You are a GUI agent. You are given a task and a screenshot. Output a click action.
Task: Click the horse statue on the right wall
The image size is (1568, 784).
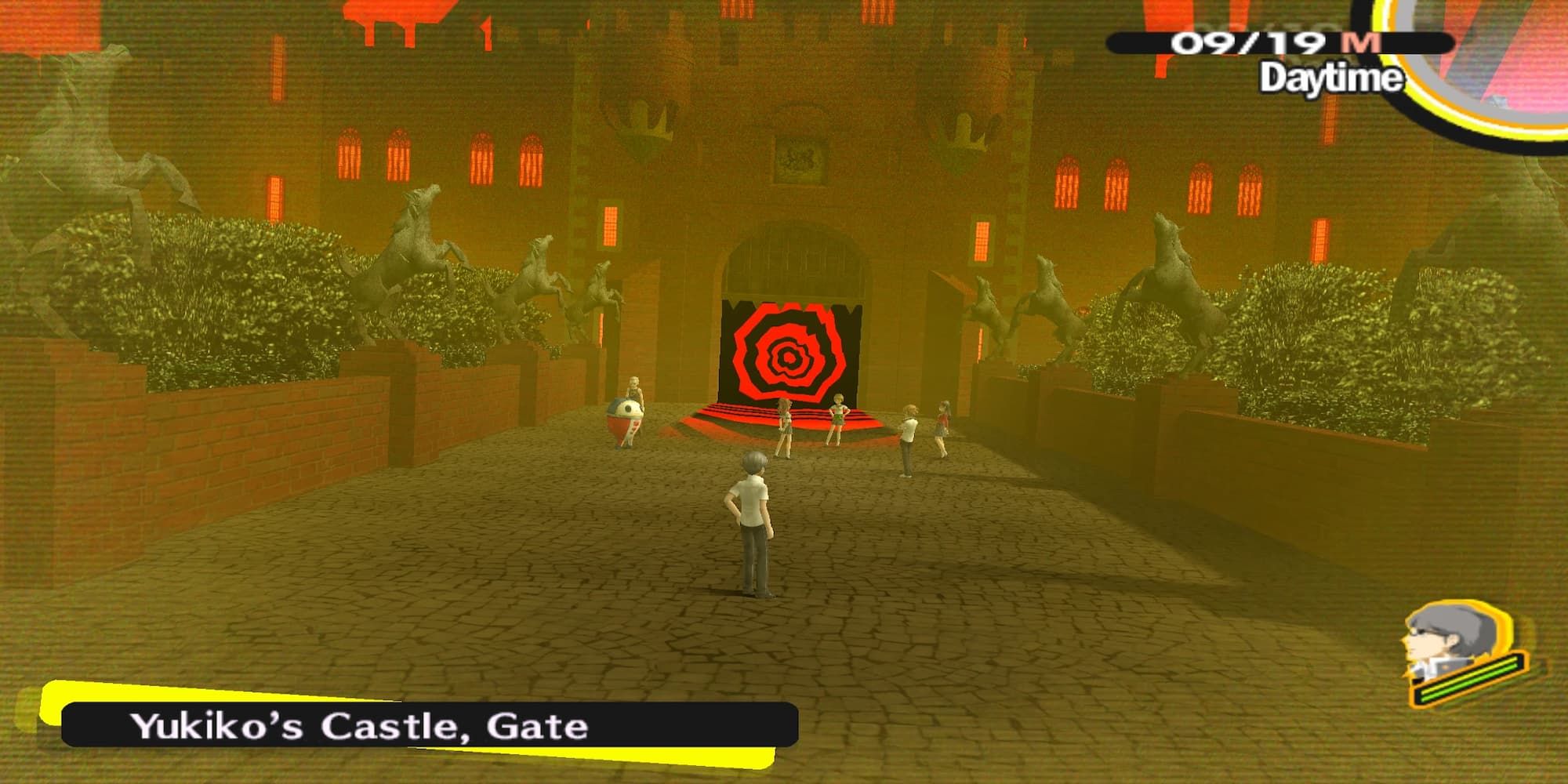(1168, 259)
